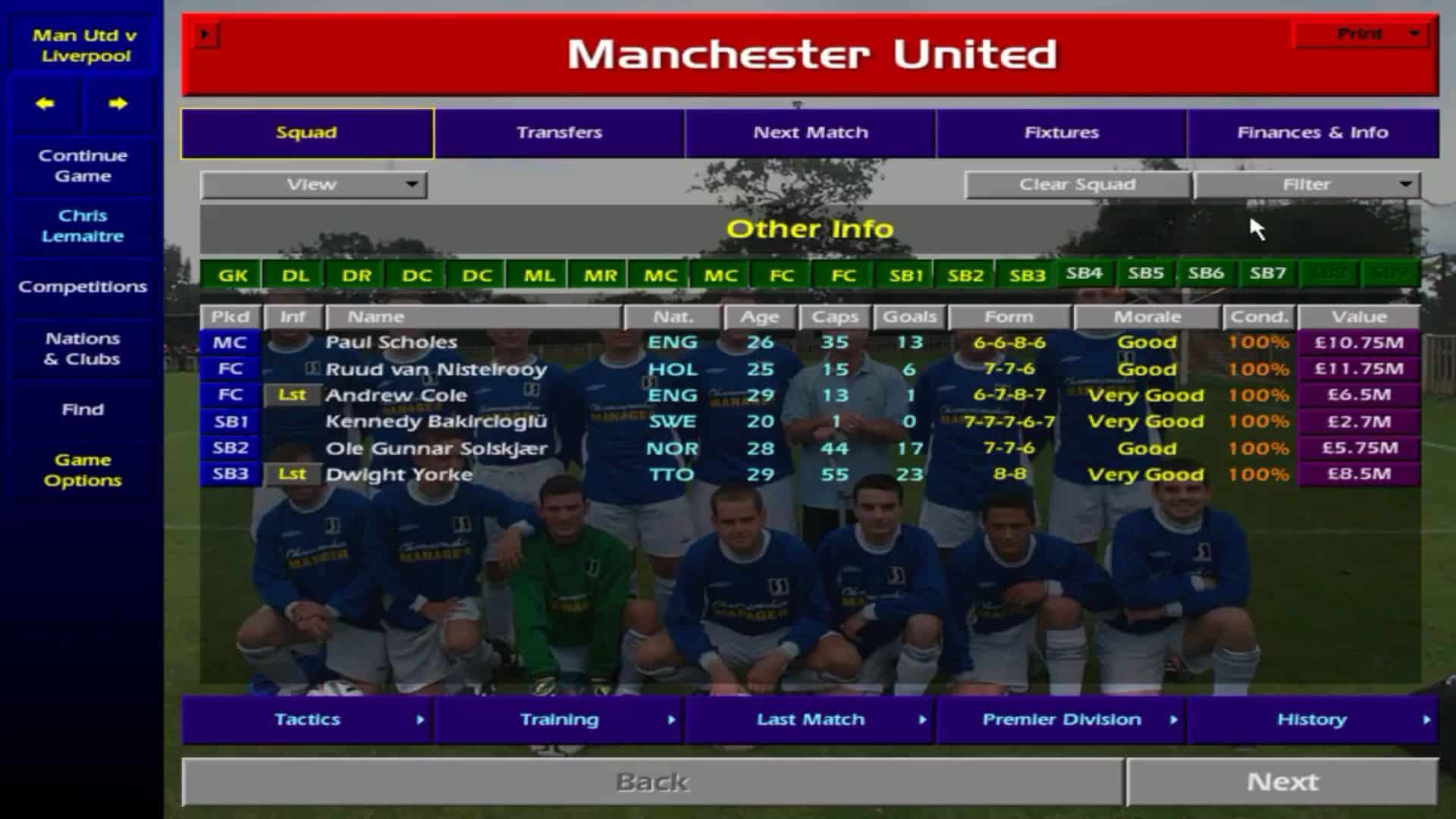Open the Tactics menu
Viewport: 1456px width, 819px height.
307,719
